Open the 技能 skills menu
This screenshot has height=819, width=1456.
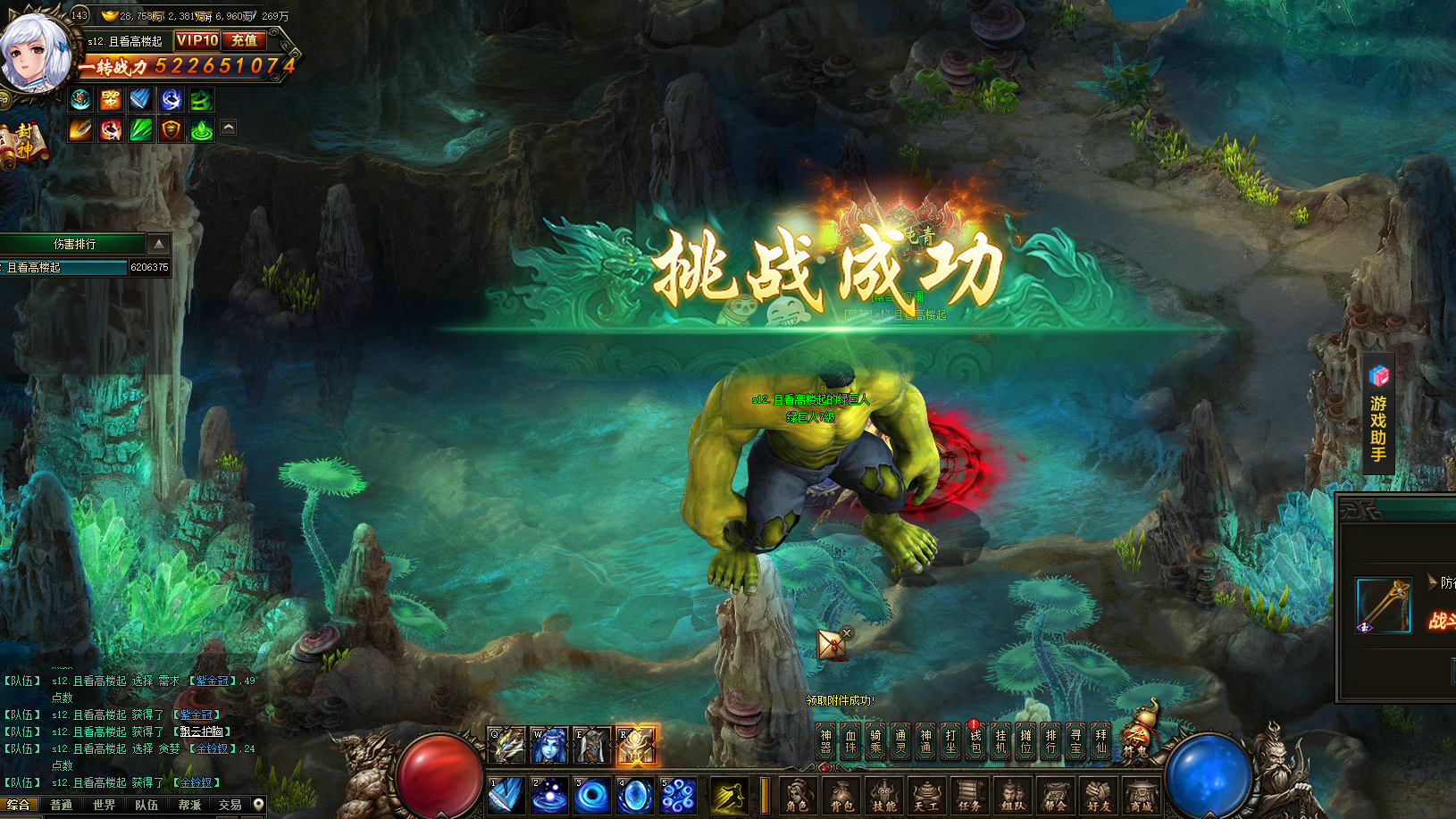883,795
